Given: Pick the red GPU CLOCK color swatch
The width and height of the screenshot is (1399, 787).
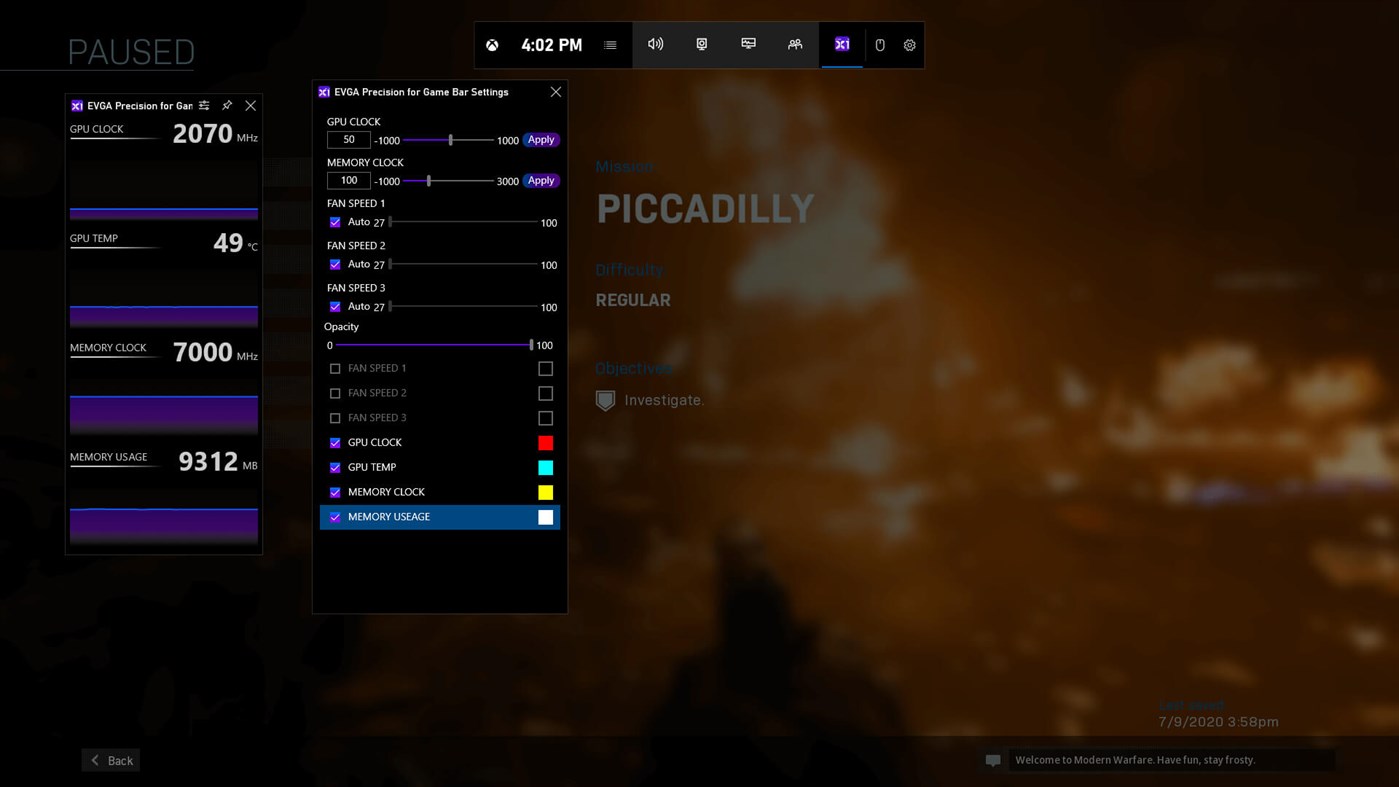Looking at the screenshot, I should pos(545,443).
